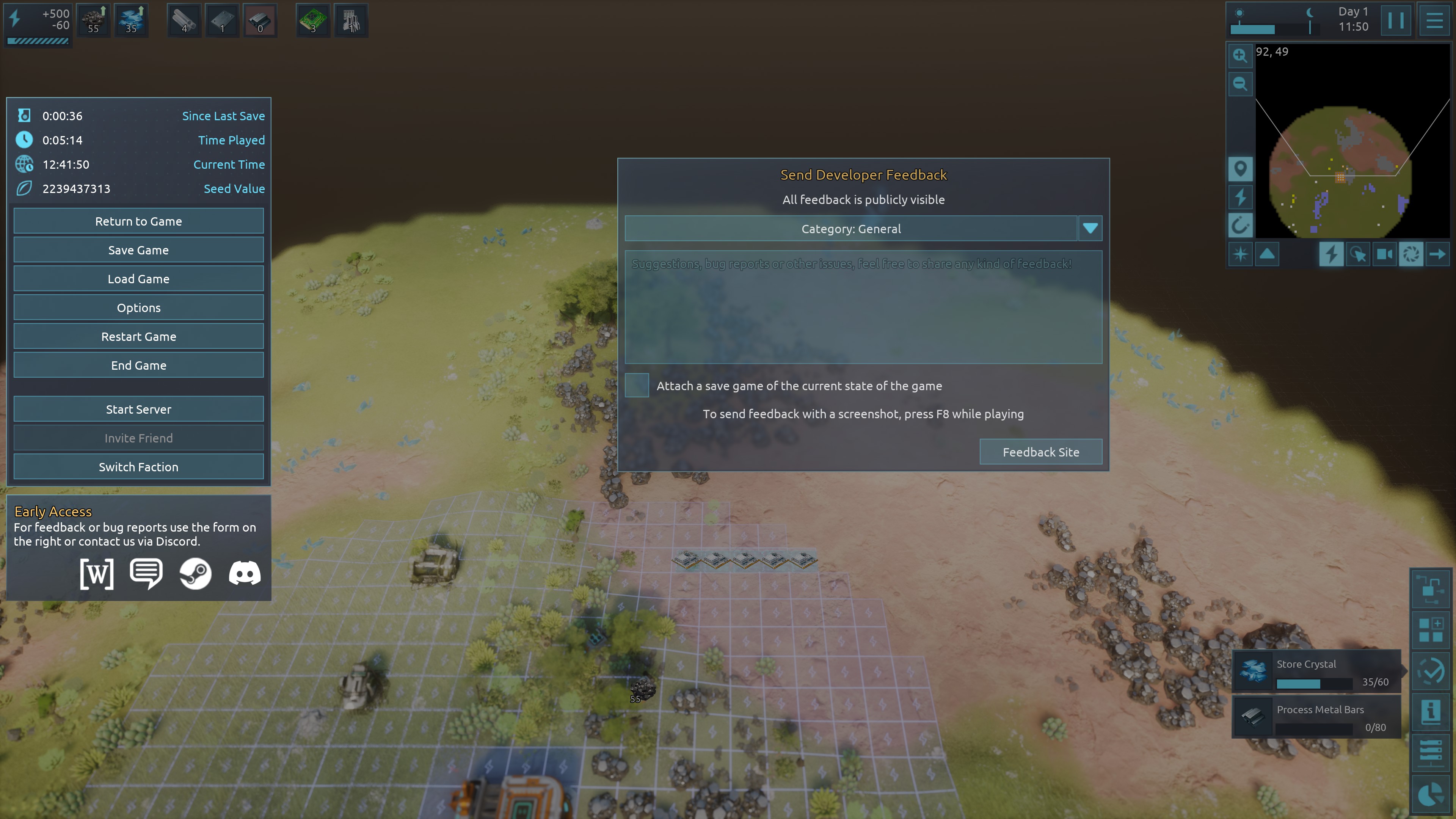Click the Save Game button
The width and height of the screenshot is (1456, 819).
click(138, 250)
